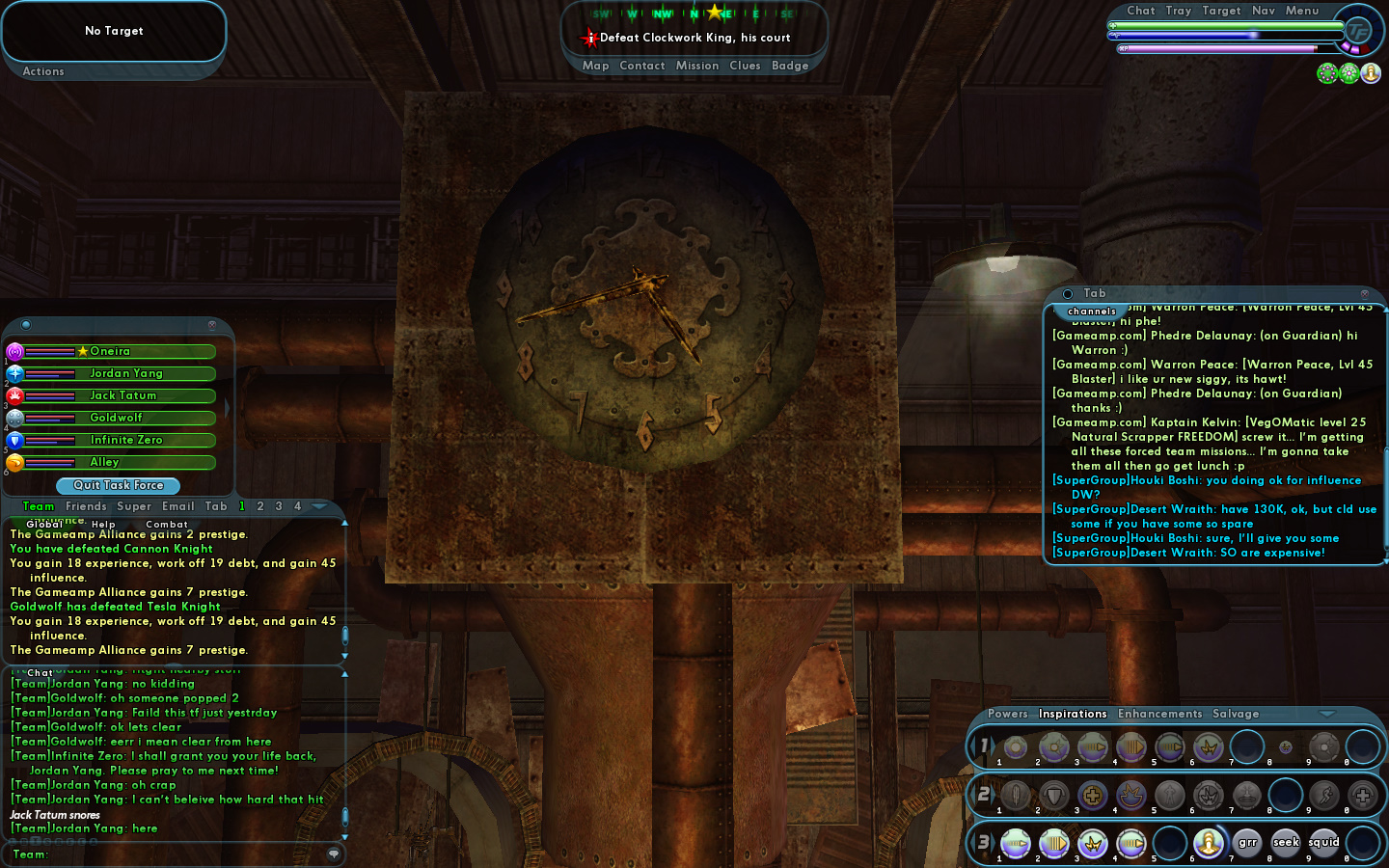
Task: Quit the Task Force
Action: point(119,485)
